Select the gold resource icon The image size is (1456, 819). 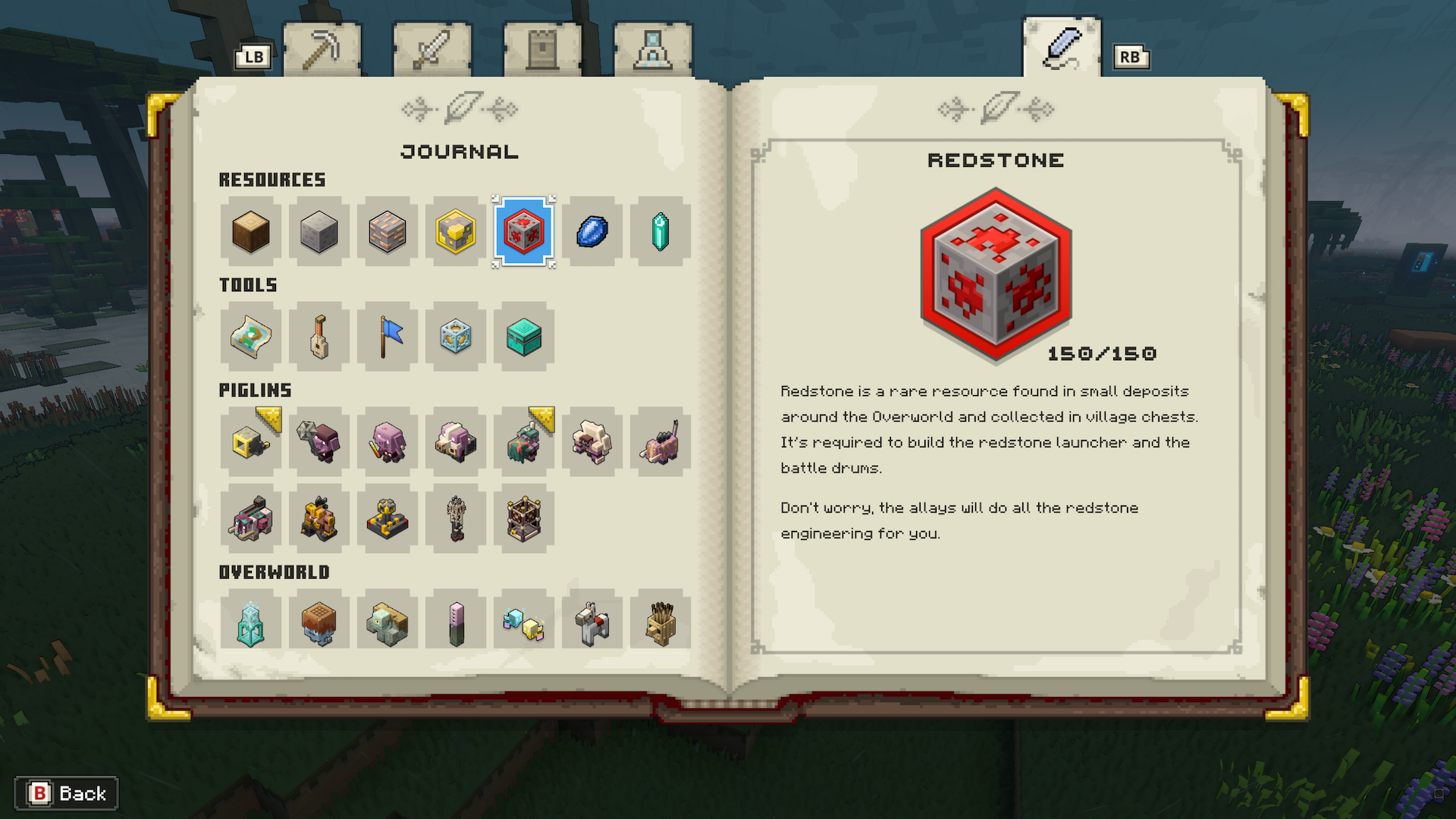tap(456, 232)
